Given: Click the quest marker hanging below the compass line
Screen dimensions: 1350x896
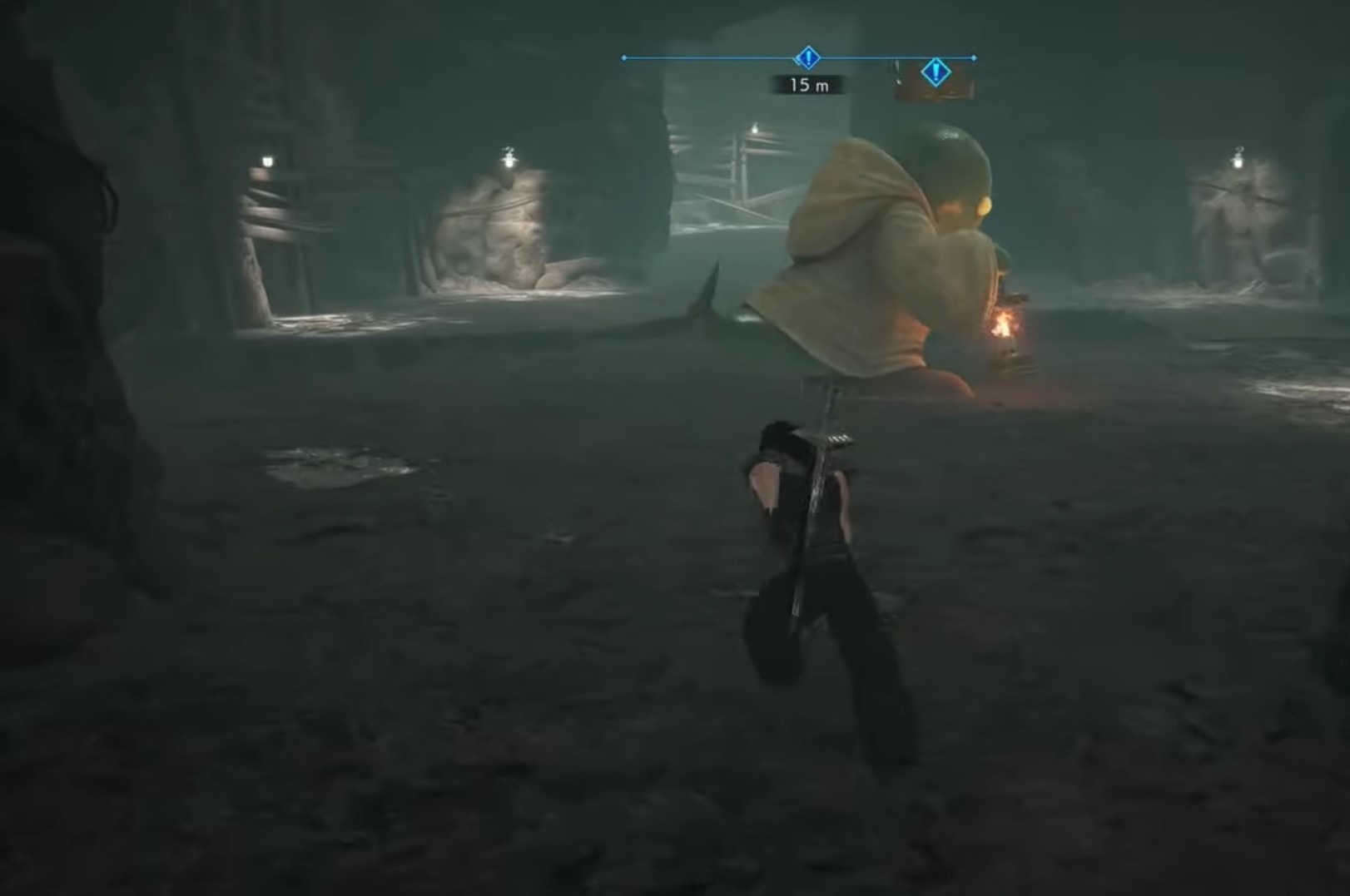Looking at the screenshot, I should (x=936, y=73).
